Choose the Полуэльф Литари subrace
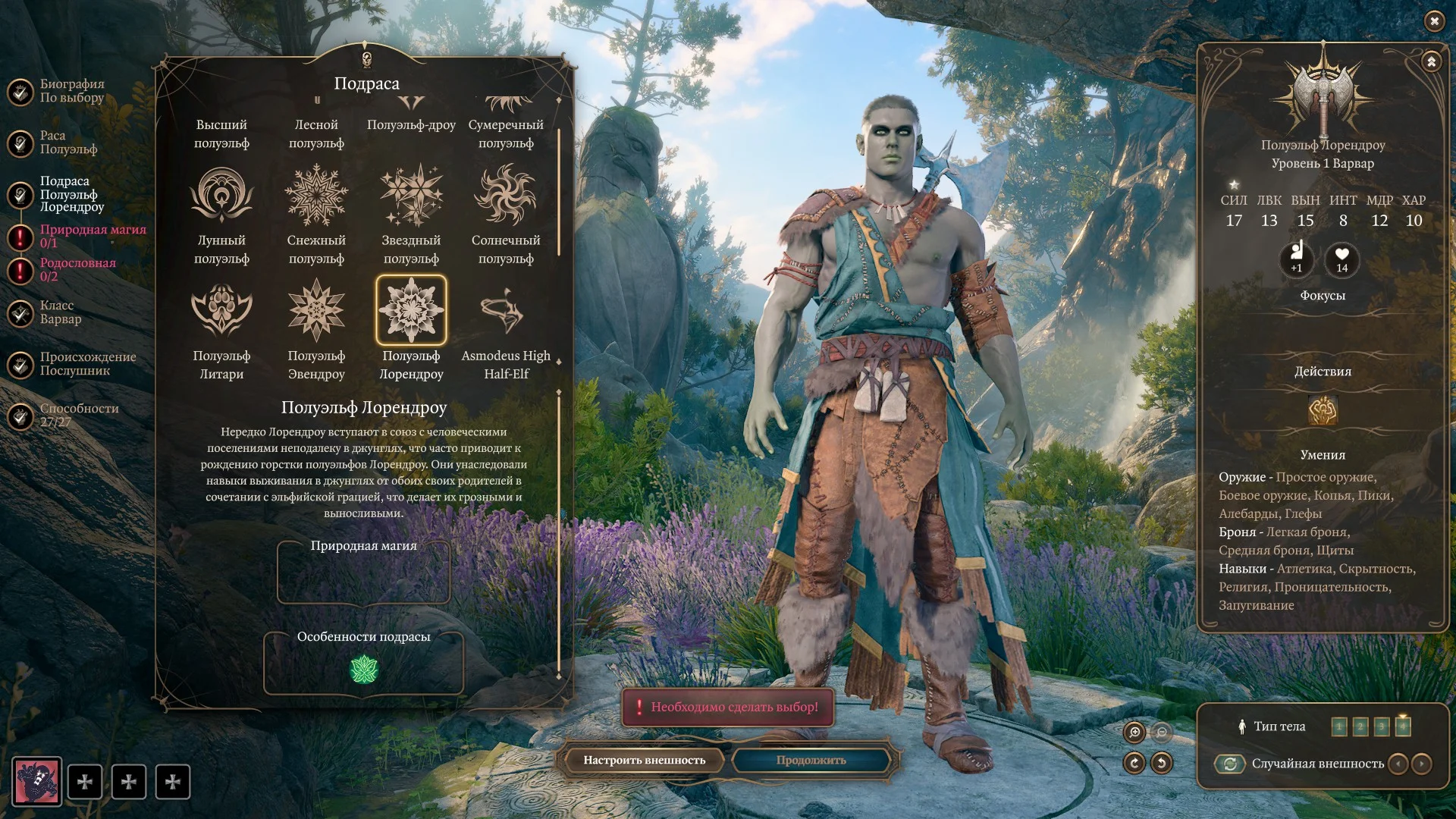1456x819 pixels. coord(221,311)
